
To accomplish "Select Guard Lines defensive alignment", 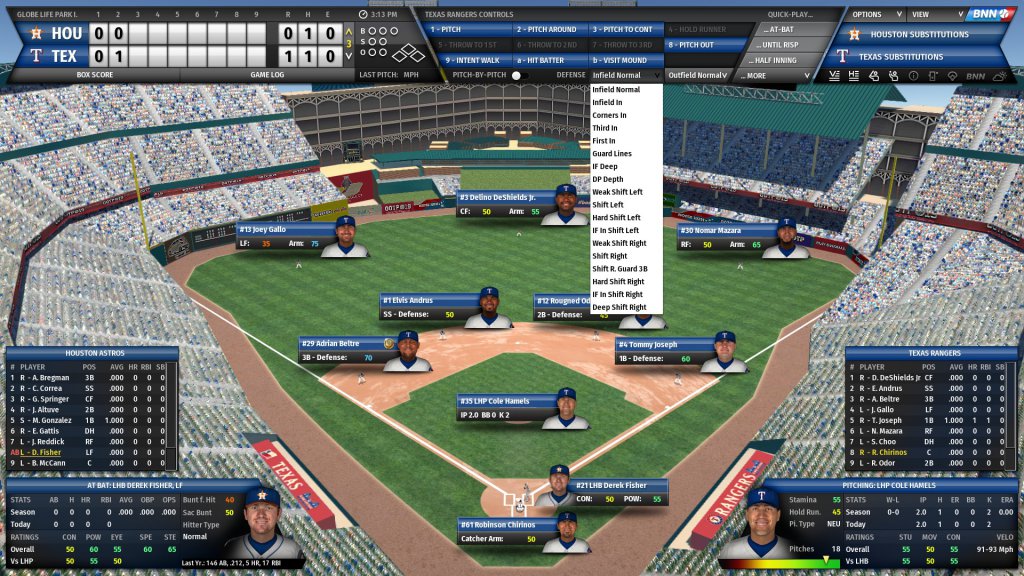I will [611, 154].
